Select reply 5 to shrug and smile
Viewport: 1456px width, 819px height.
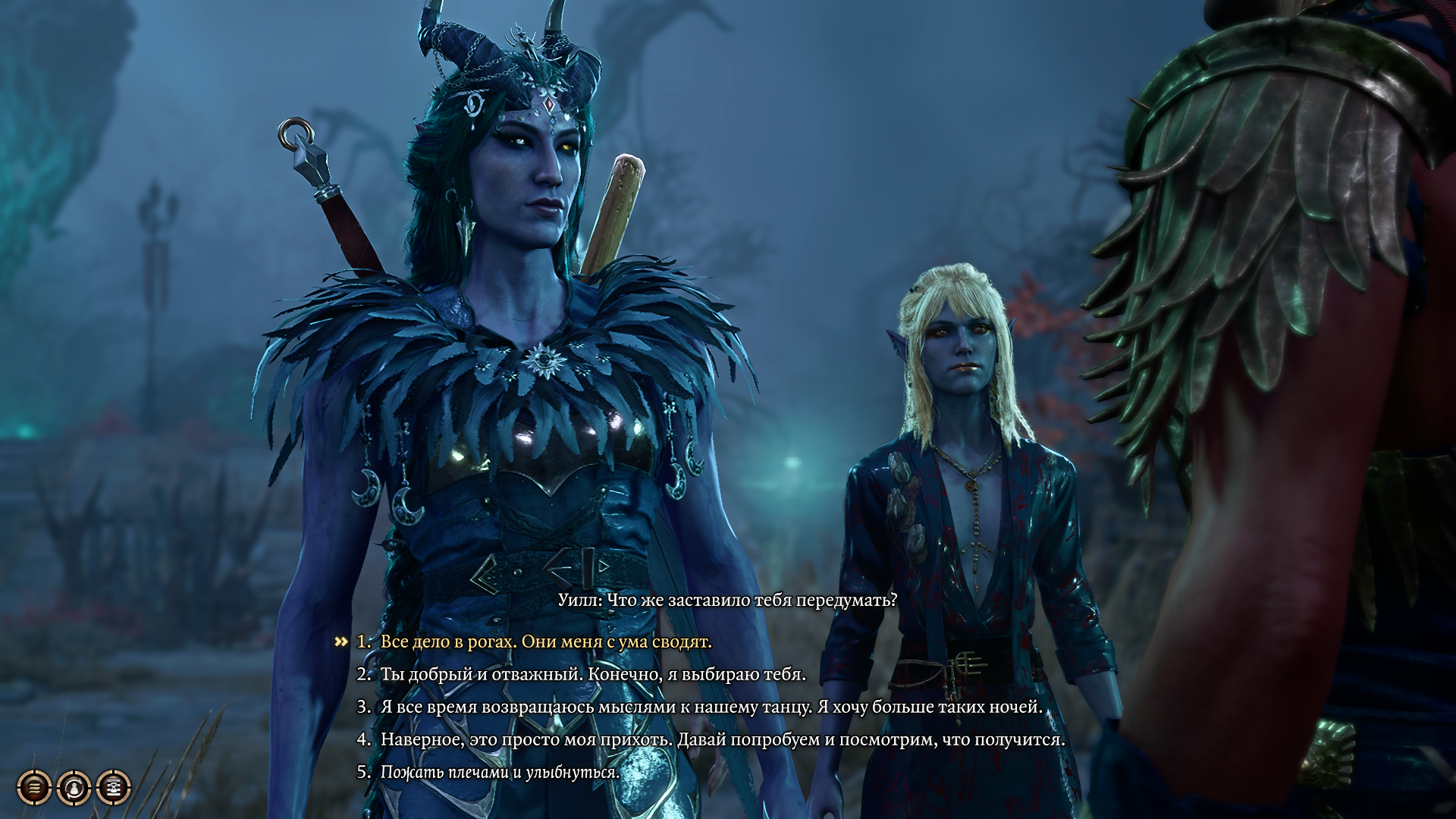pos(500,772)
